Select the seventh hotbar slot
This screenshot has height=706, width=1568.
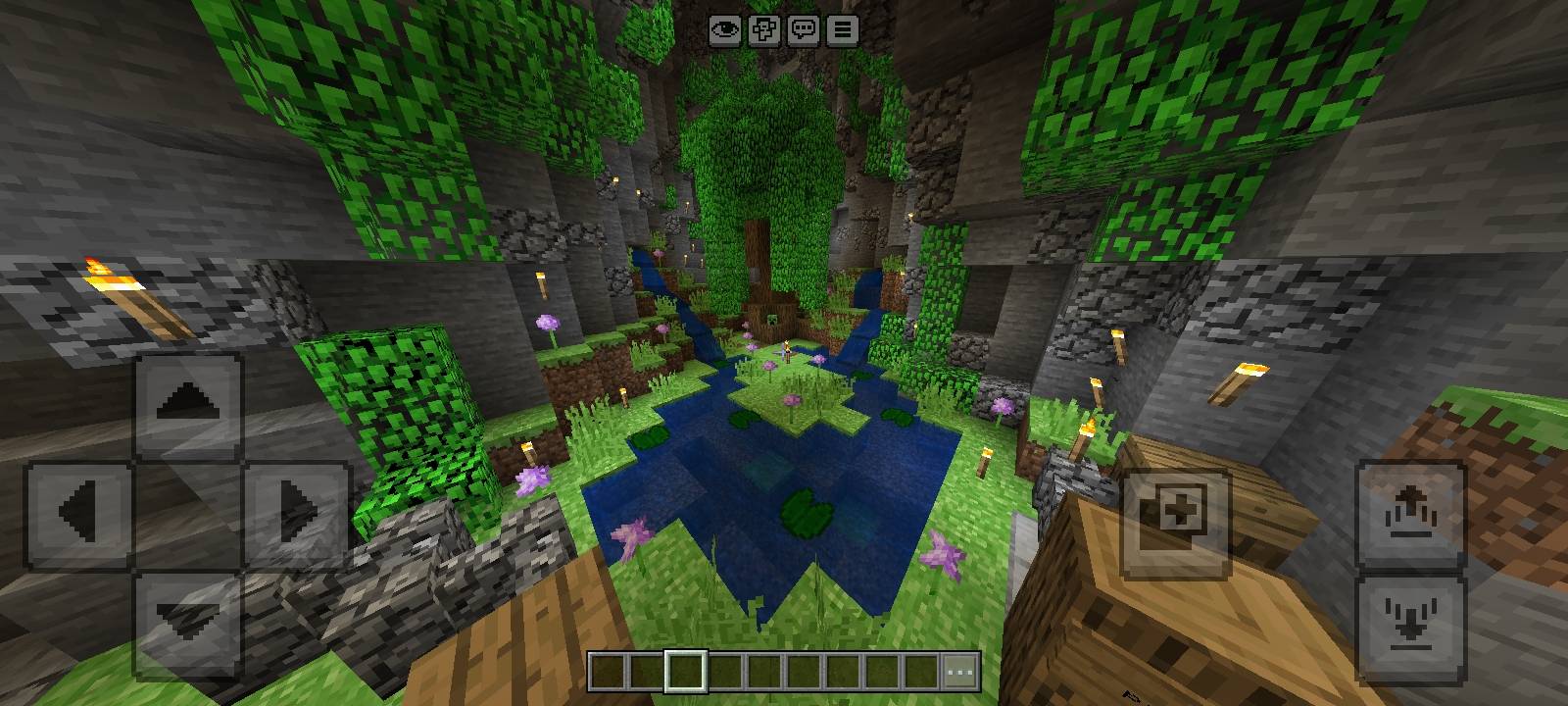point(842,673)
